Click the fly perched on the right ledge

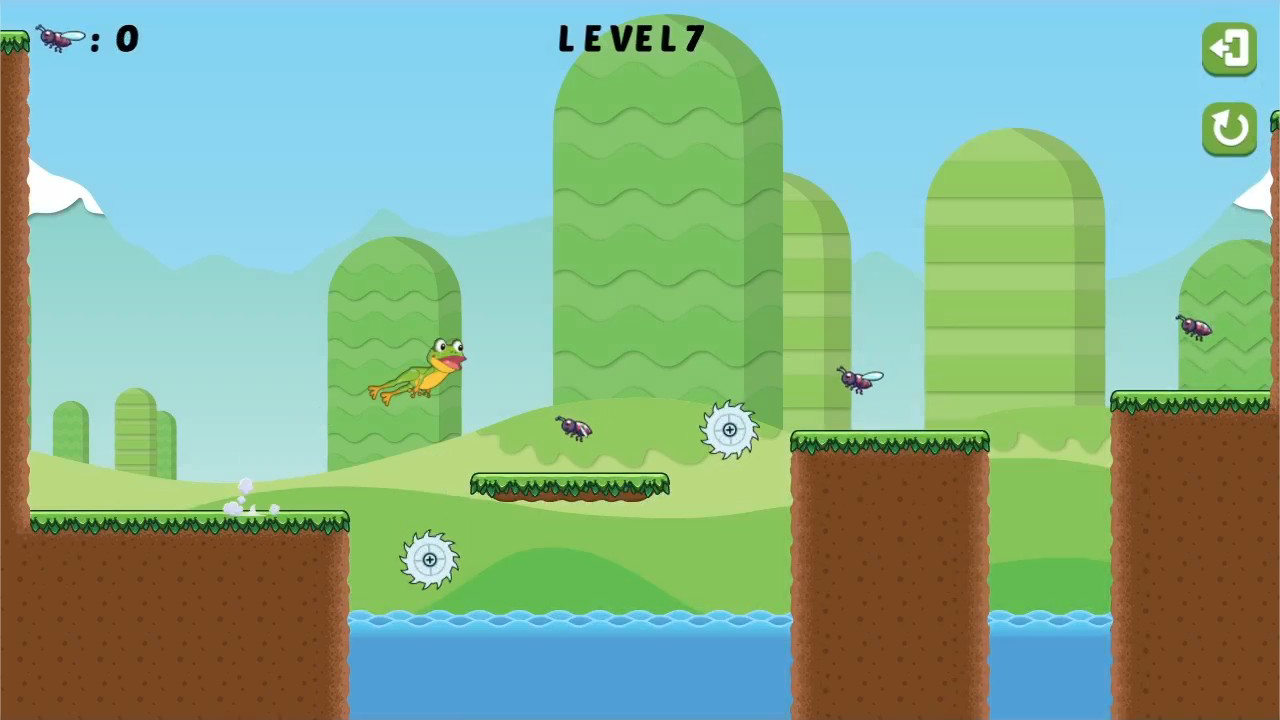[1196, 330]
